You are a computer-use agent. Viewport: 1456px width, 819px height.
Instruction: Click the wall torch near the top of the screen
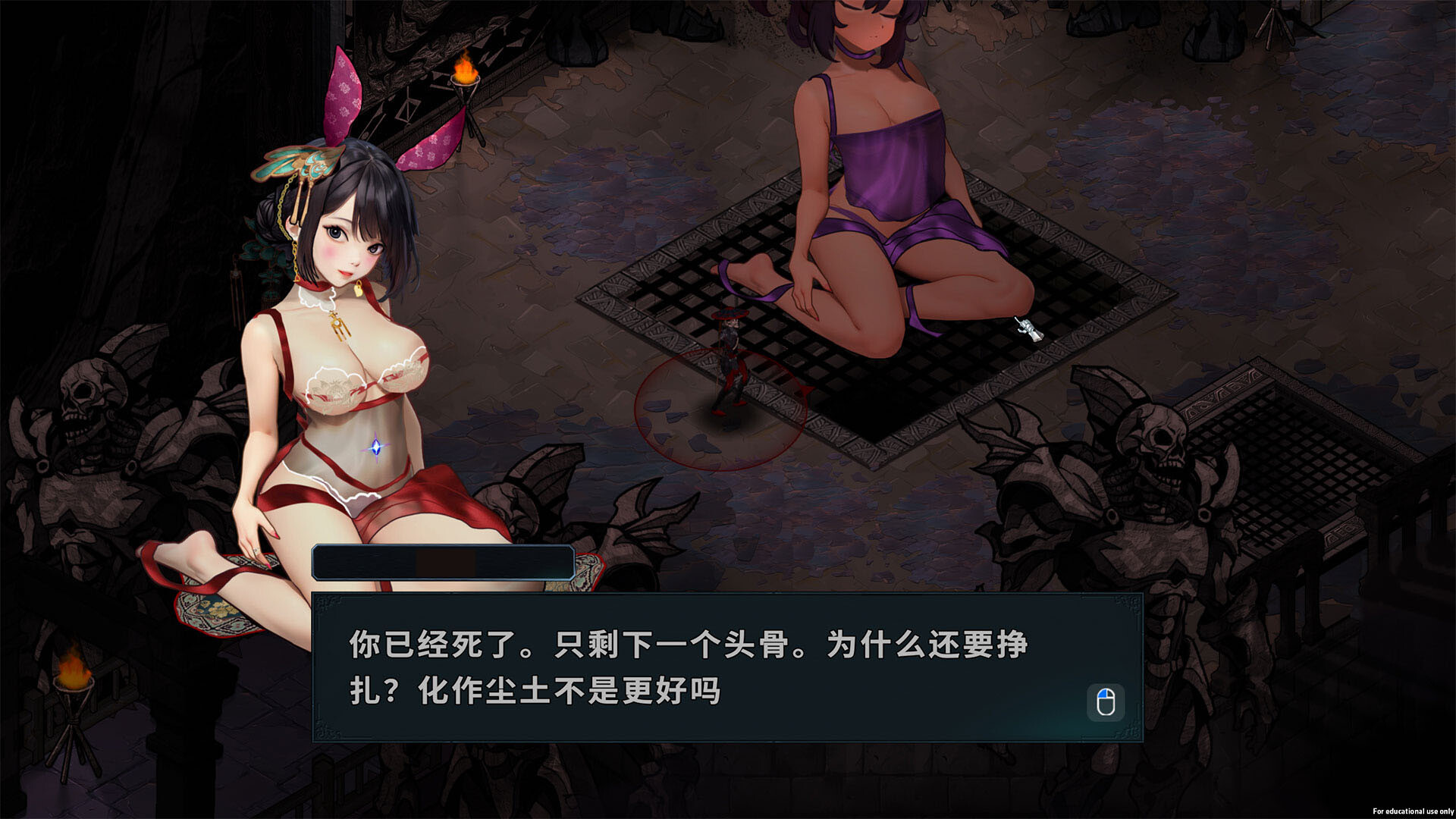coord(463,72)
